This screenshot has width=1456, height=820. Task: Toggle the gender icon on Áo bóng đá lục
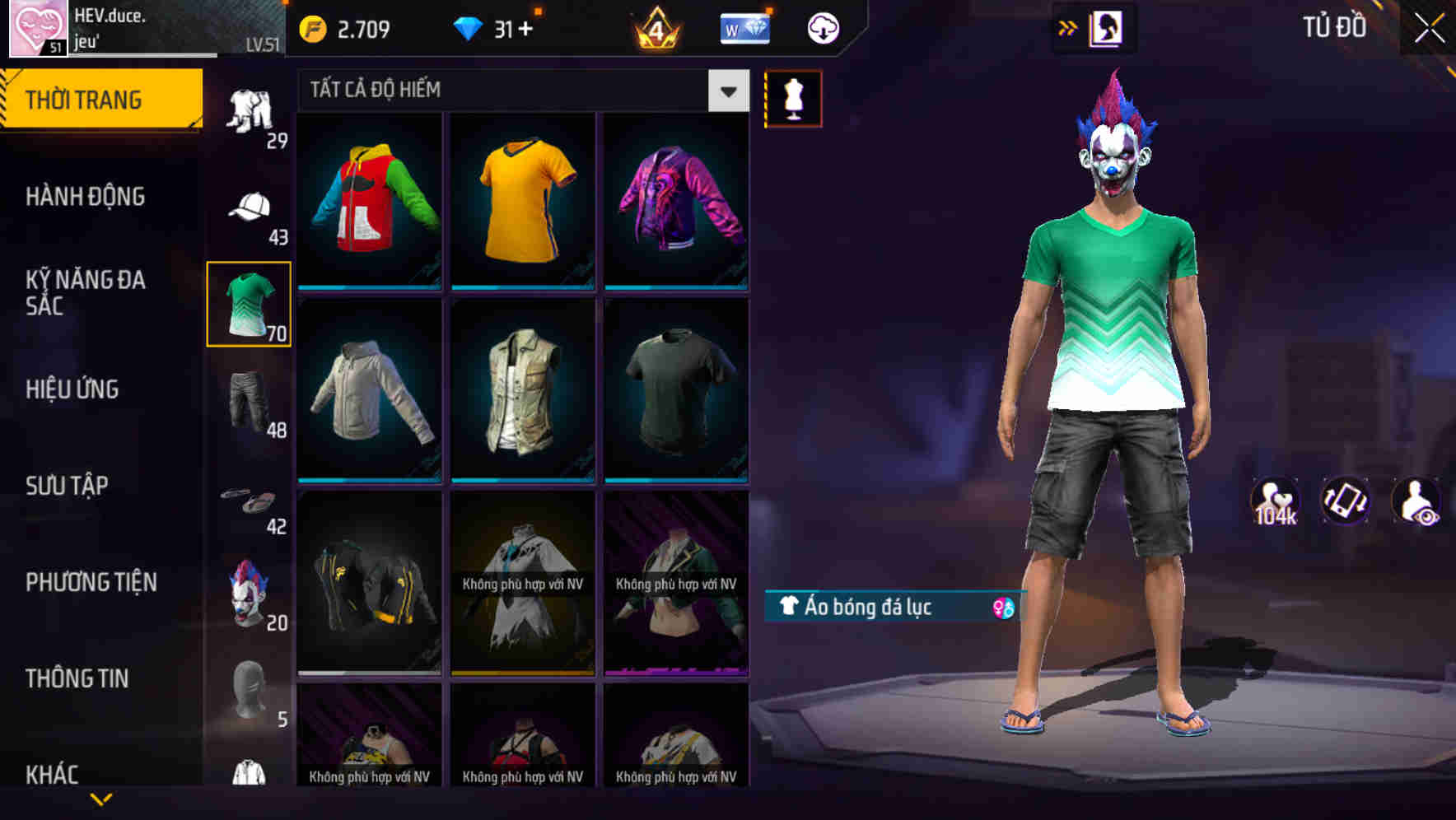pyautogui.click(x=1004, y=608)
